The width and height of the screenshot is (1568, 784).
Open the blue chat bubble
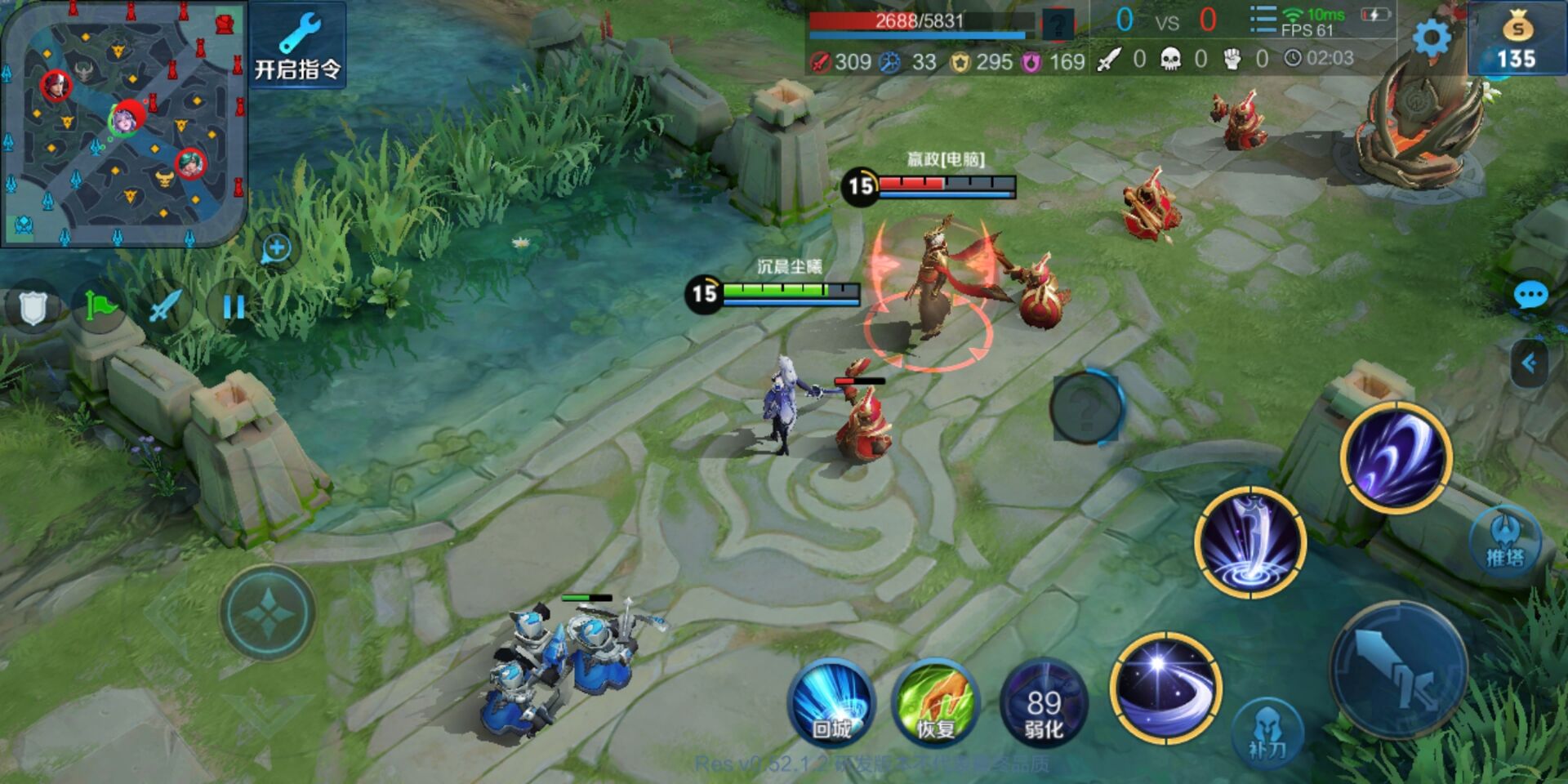(x=1530, y=295)
